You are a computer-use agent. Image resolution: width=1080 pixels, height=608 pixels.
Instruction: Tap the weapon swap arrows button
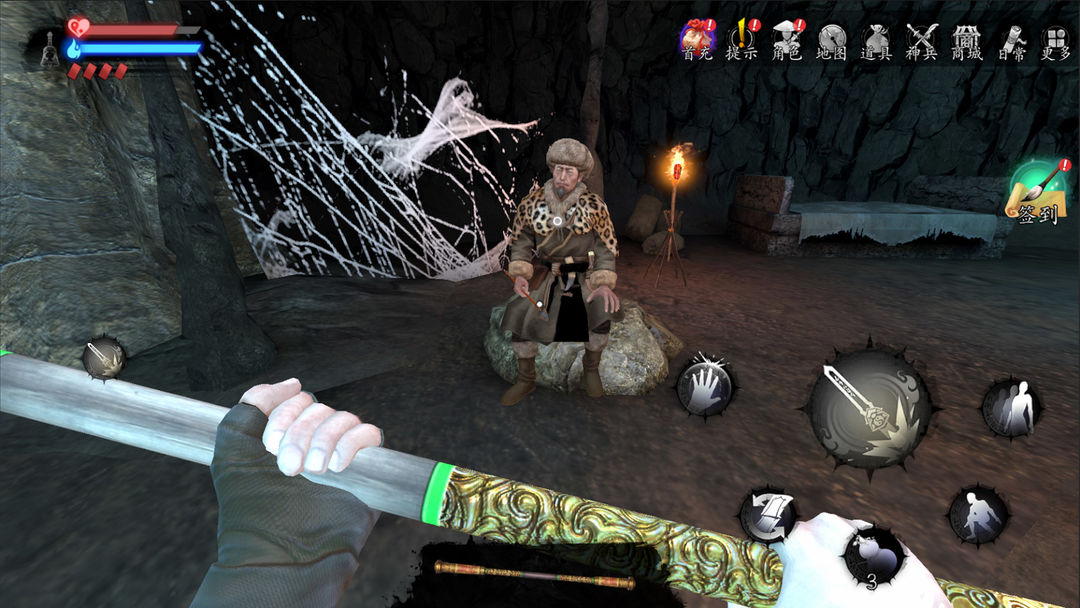tap(767, 515)
